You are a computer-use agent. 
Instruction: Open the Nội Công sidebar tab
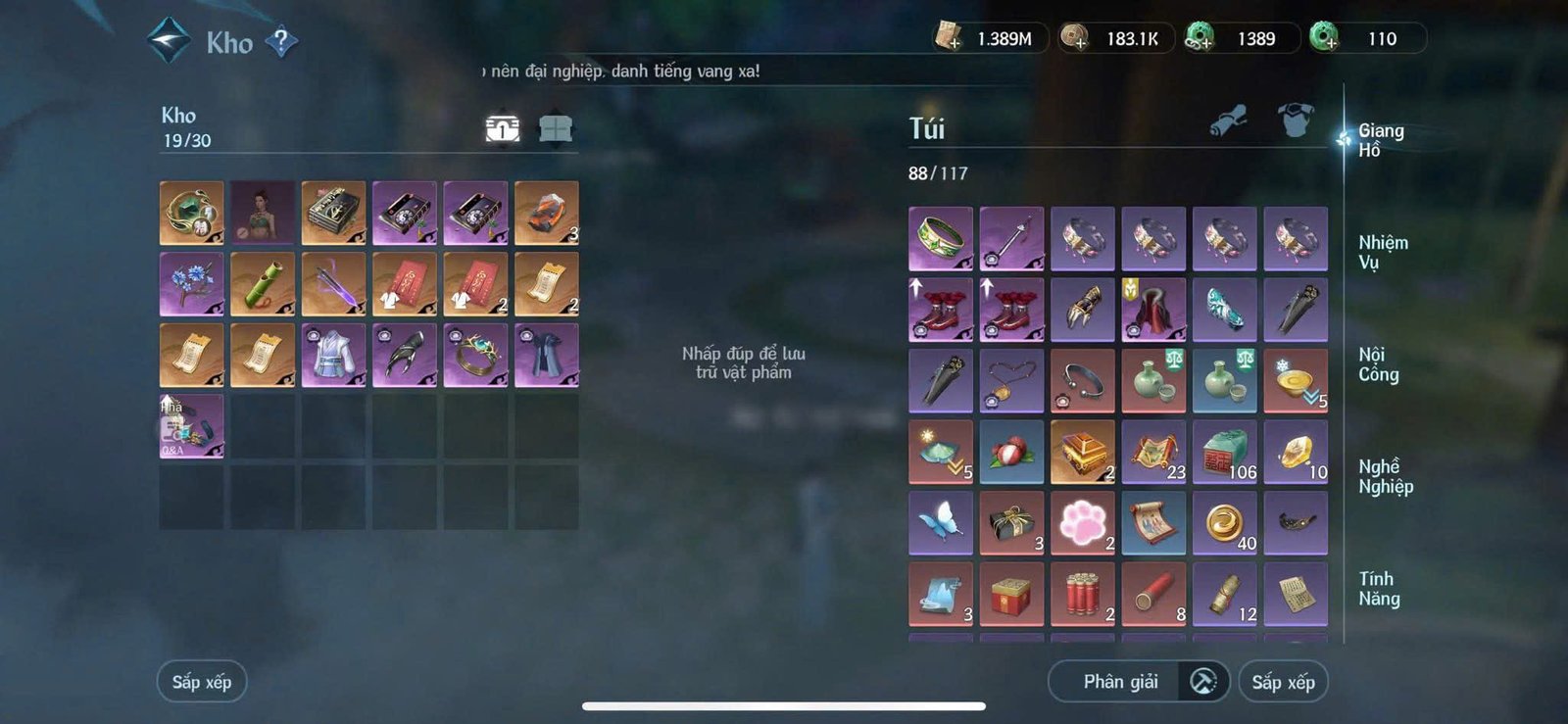click(x=1381, y=364)
